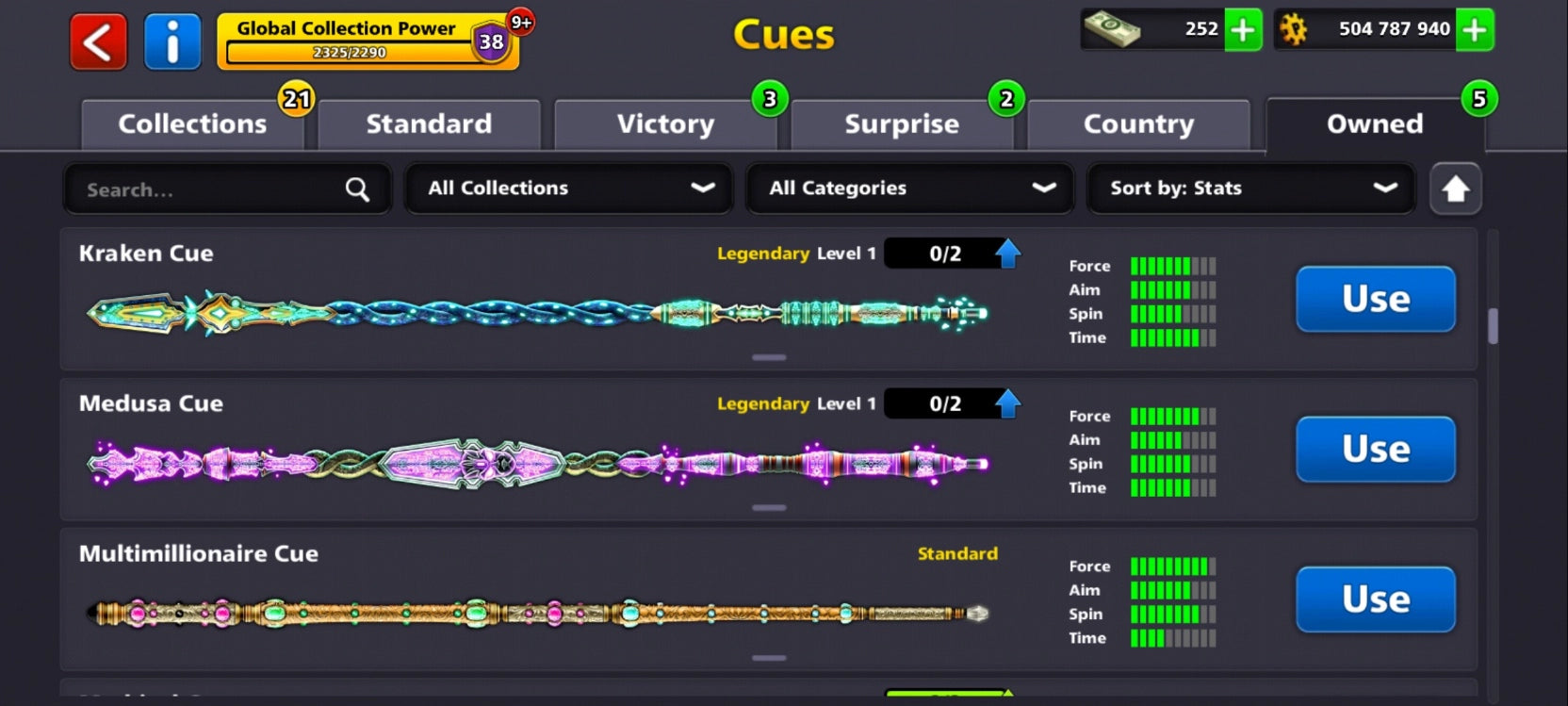Expand the All Categories filter
Image resolution: width=1568 pixels, height=706 pixels.
pyautogui.click(x=908, y=189)
